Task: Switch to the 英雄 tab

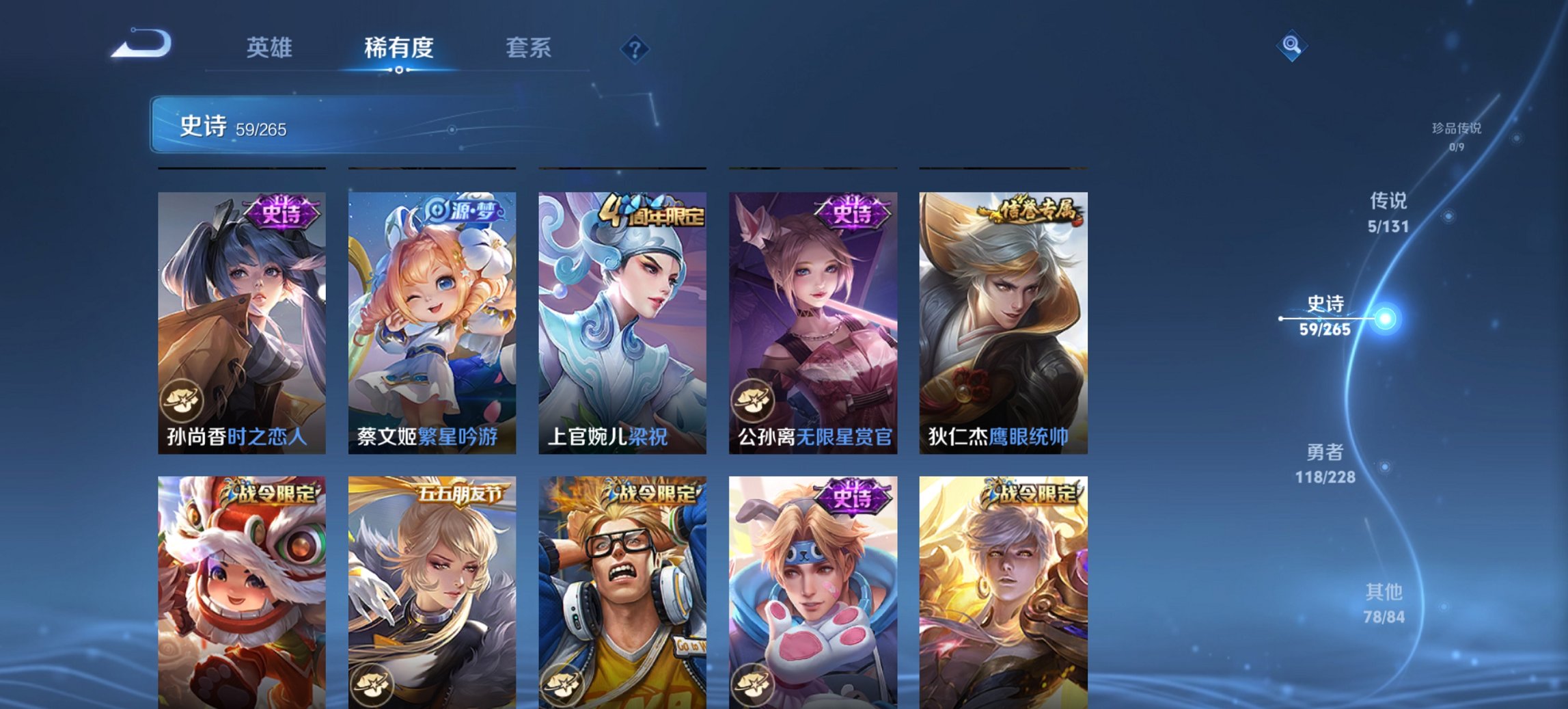Action: [x=272, y=48]
